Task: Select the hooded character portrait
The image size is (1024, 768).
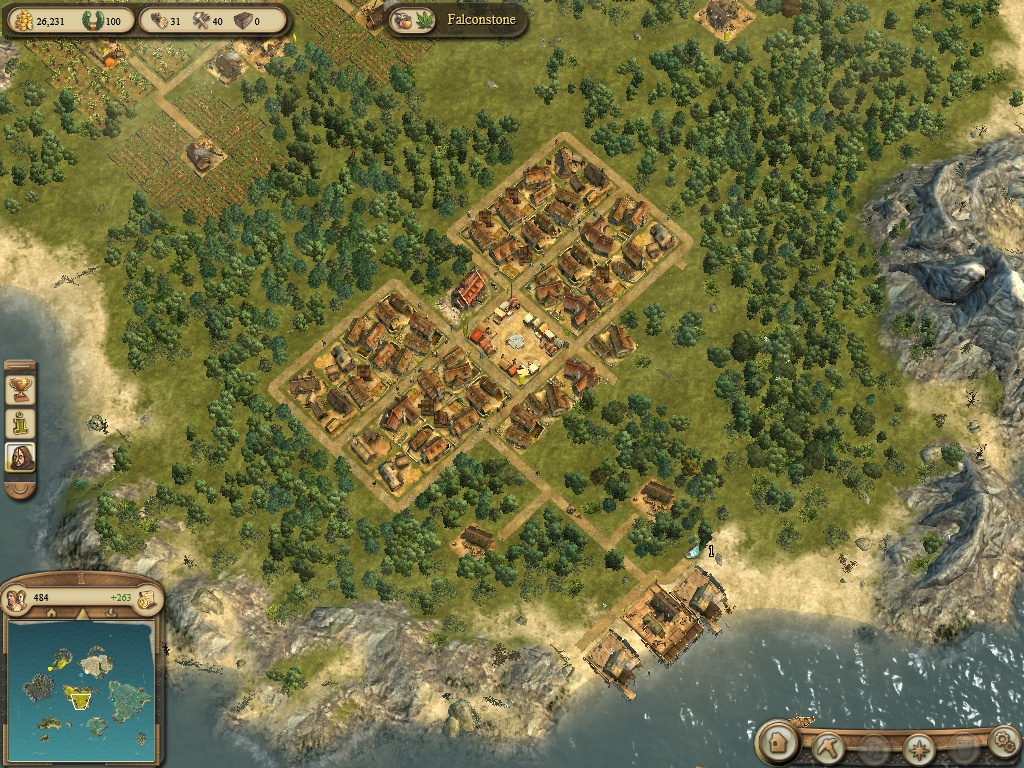Action: pos(20,458)
